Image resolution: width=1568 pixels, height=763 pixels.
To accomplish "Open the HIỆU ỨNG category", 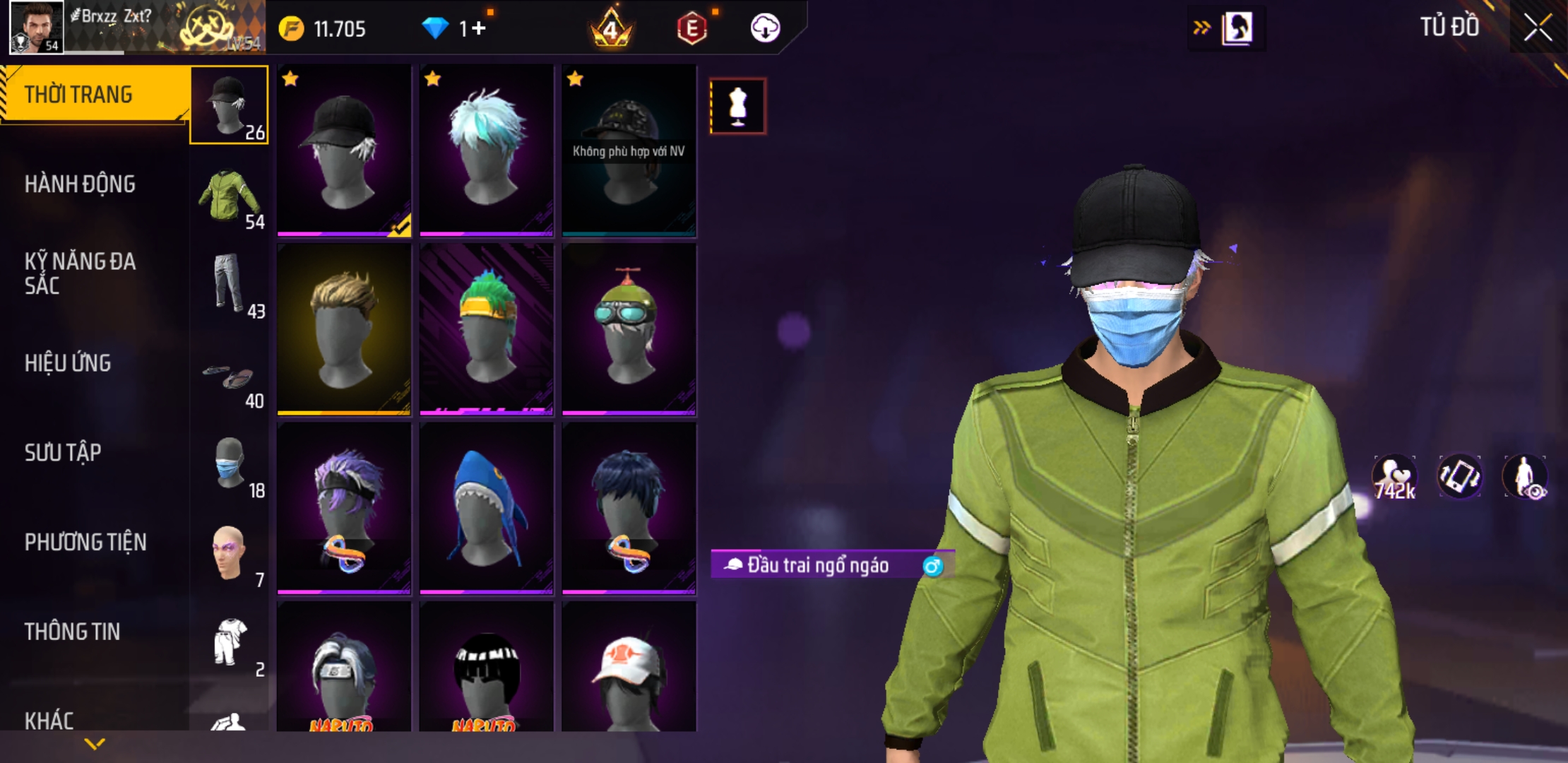I will coord(68,363).
